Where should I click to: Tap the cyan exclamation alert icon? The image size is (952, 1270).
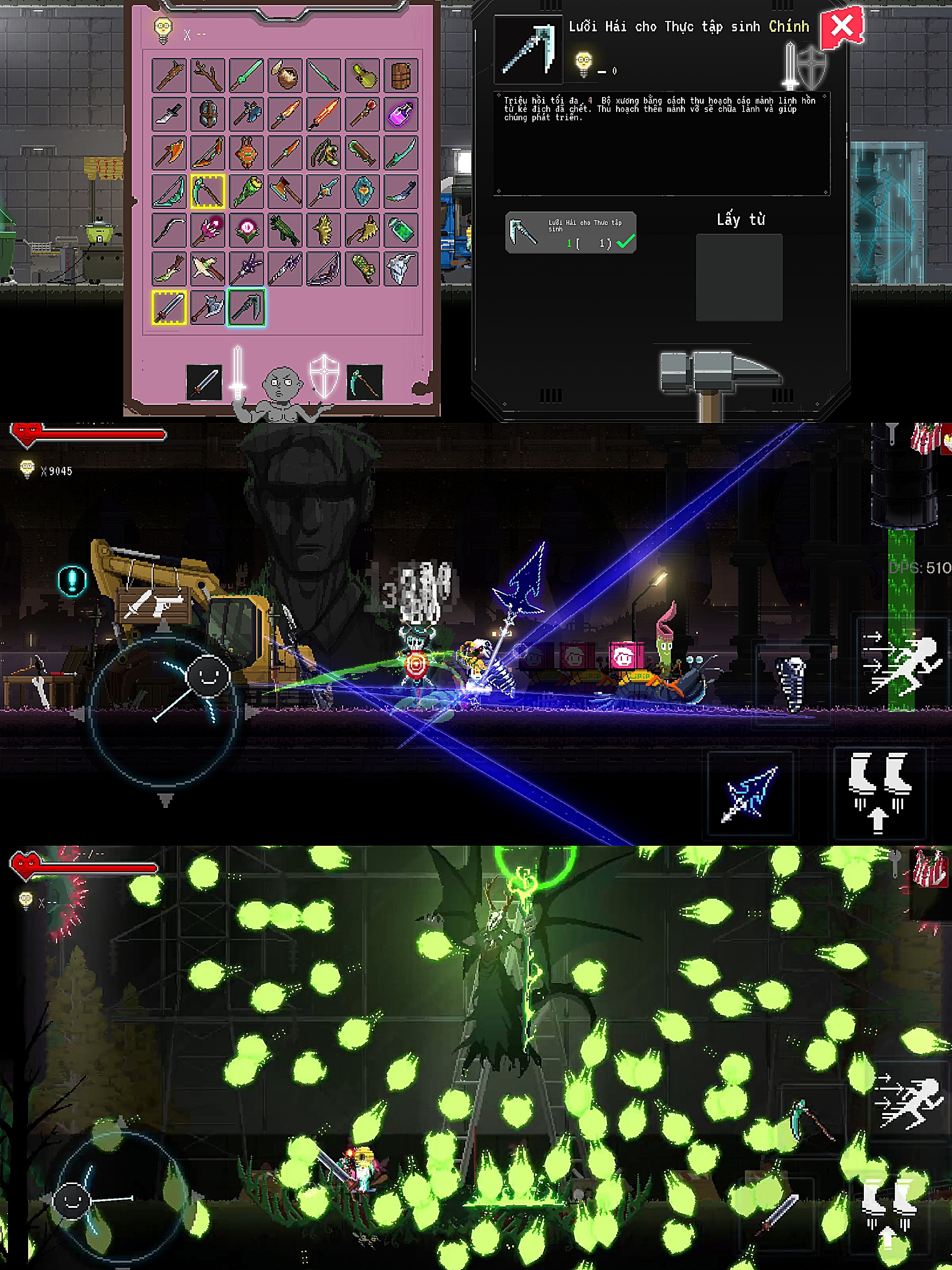[72, 580]
